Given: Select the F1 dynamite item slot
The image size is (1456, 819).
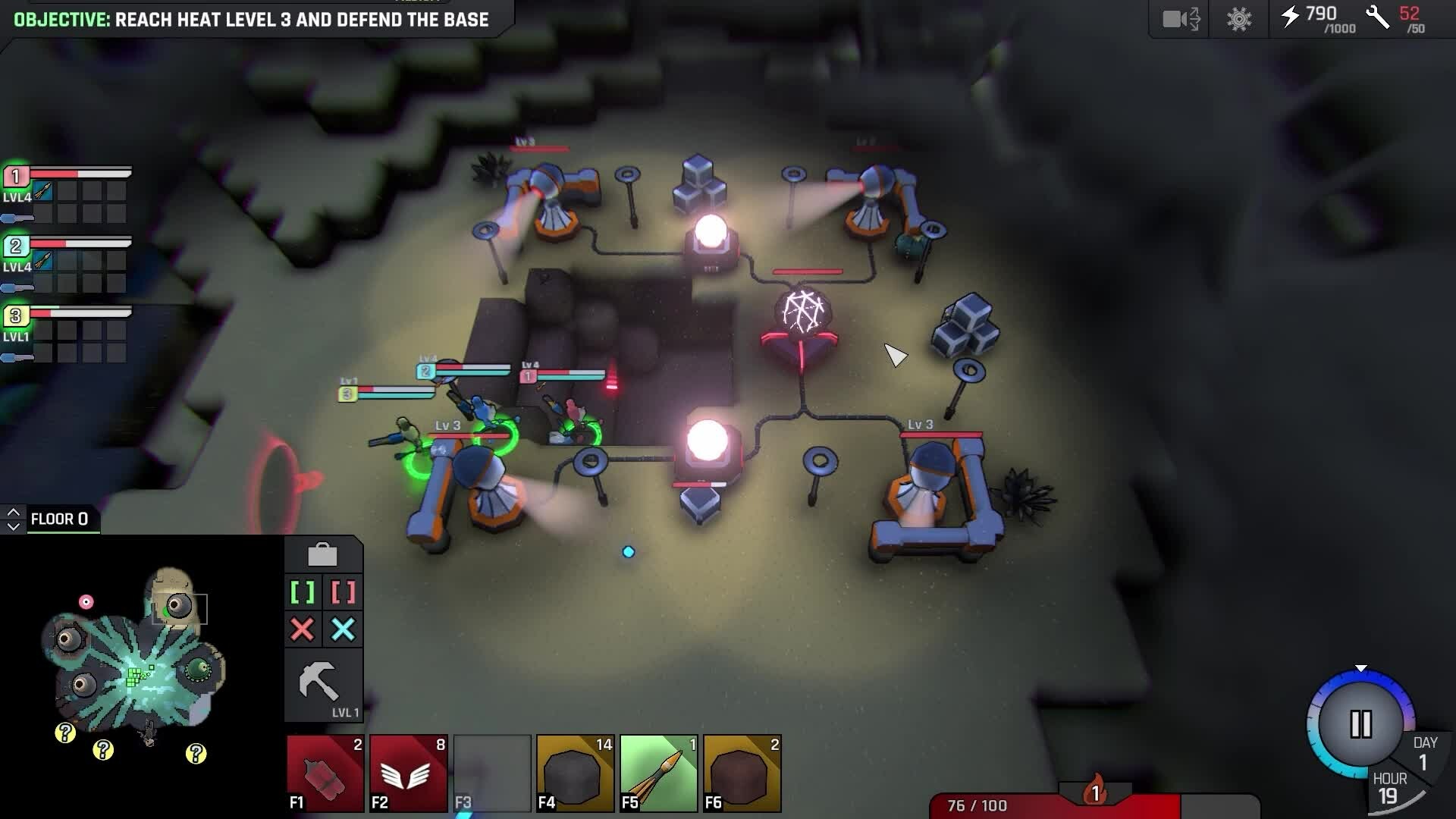Looking at the screenshot, I should (325, 773).
